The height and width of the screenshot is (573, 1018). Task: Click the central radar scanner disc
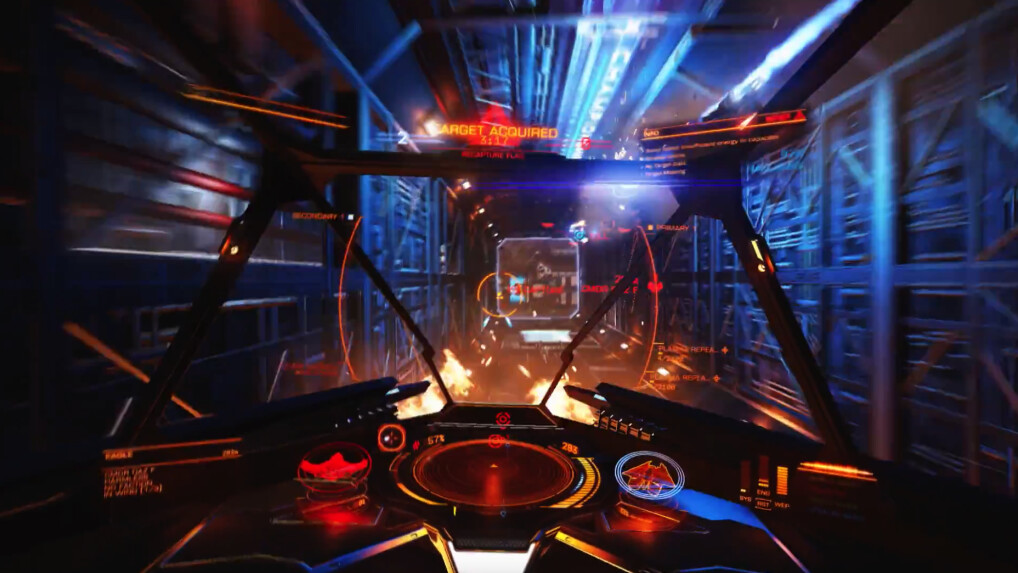494,472
